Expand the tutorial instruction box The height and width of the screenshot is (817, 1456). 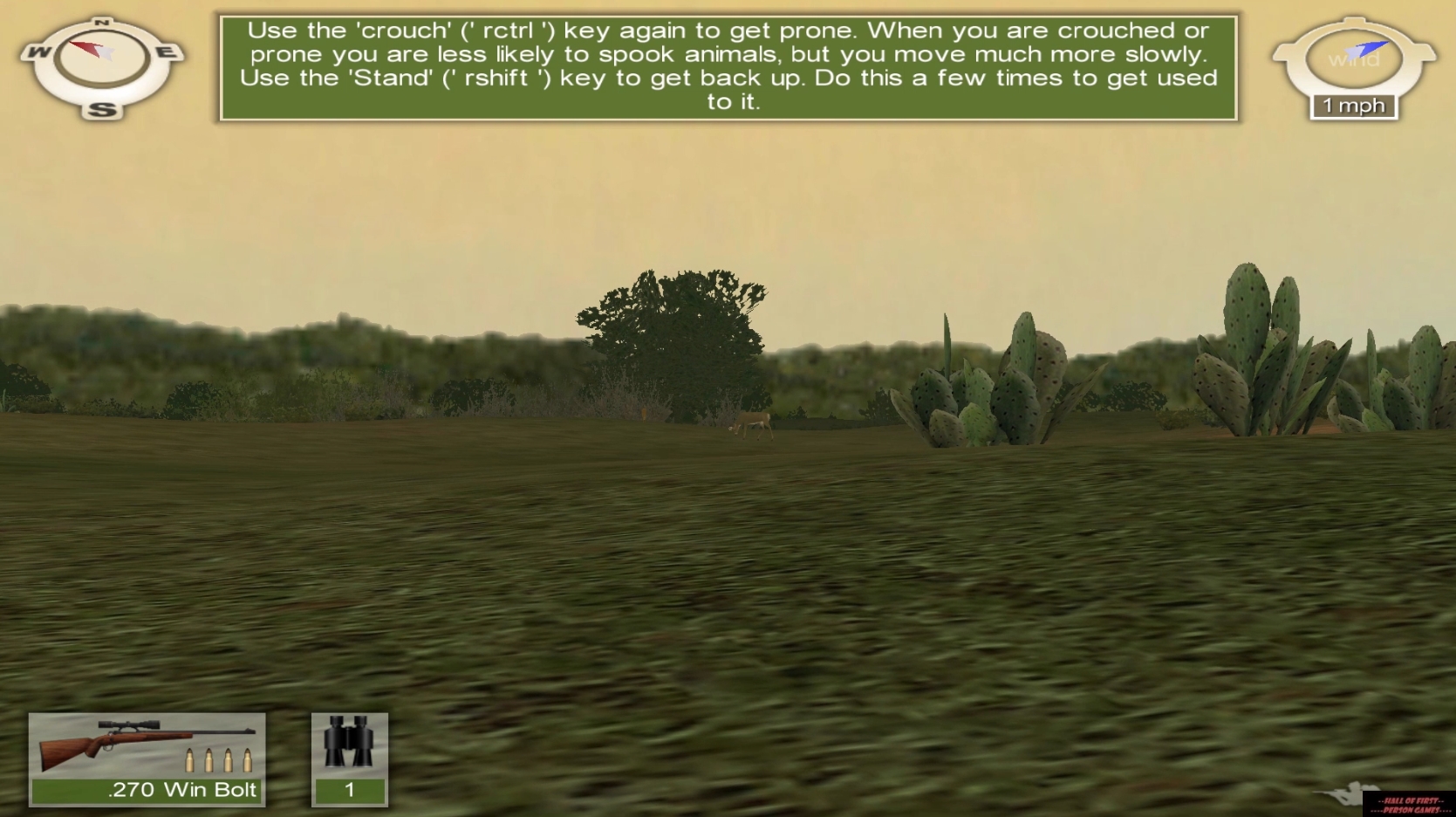tap(727, 65)
